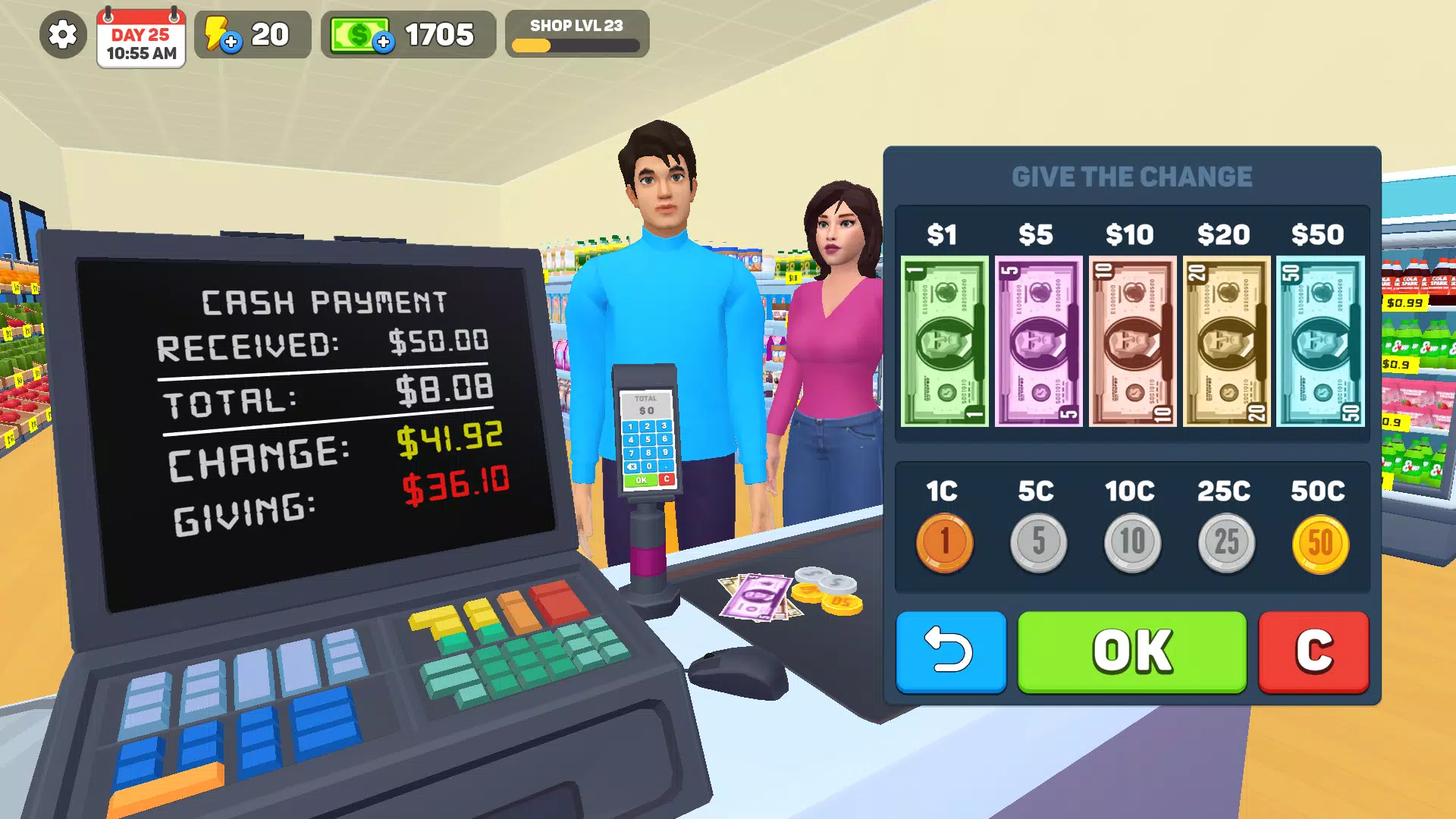
Task: Select the 5 cent coin
Action: point(1038,540)
